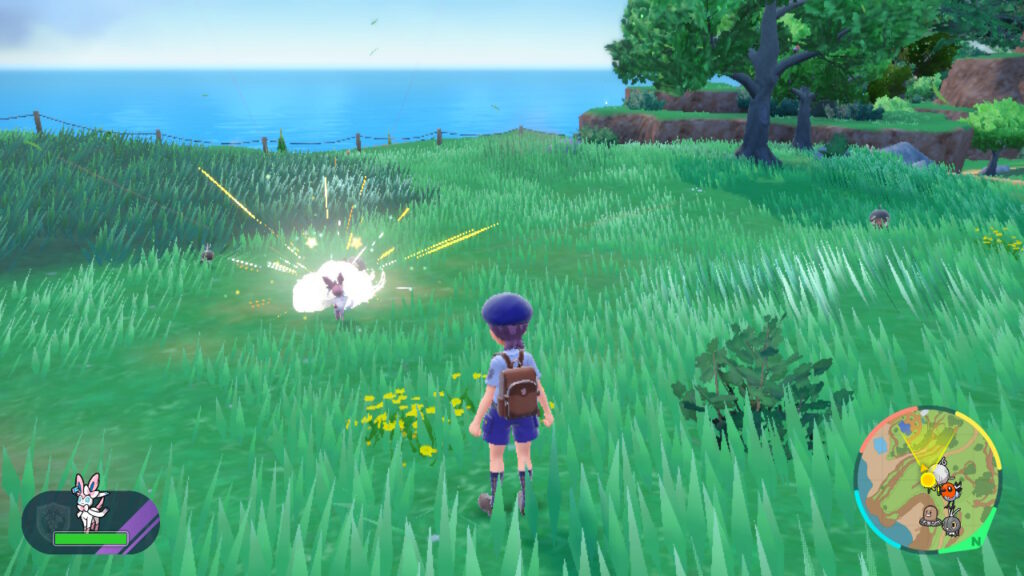
Task: Click the green N compass indicator
Action: (976, 541)
